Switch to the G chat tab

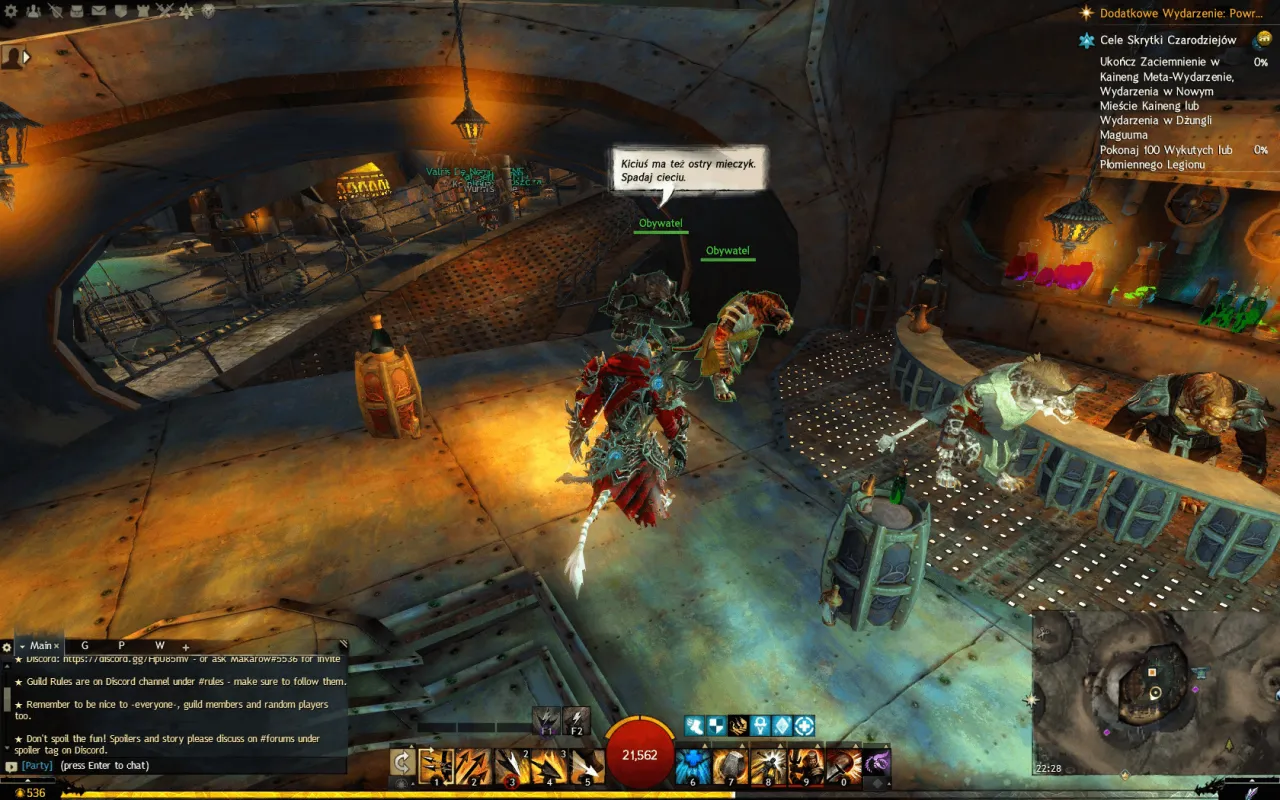click(85, 646)
